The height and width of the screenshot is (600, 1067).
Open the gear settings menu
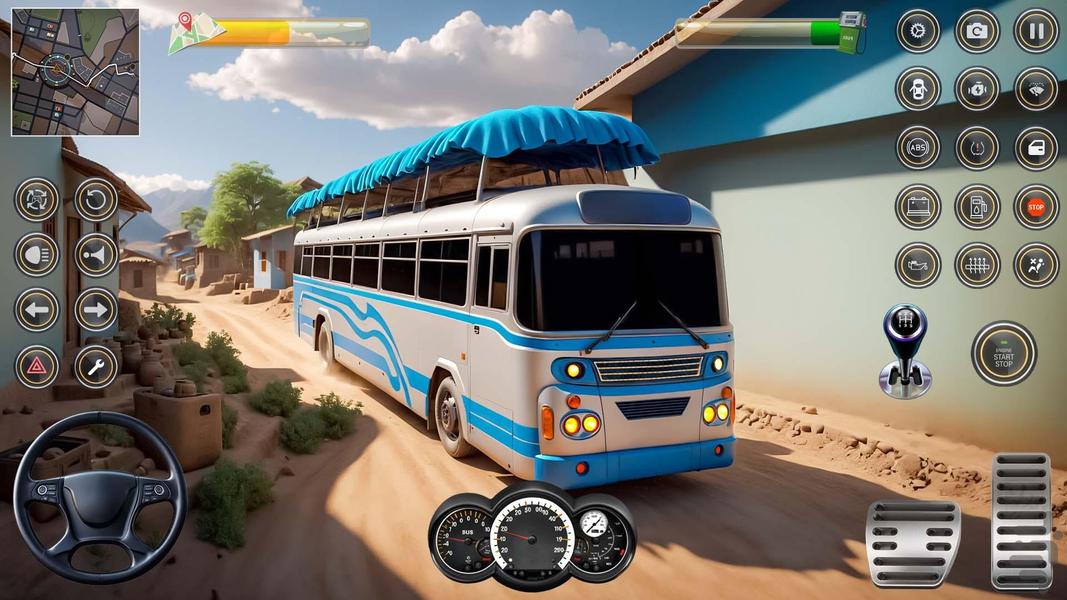[x=917, y=31]
